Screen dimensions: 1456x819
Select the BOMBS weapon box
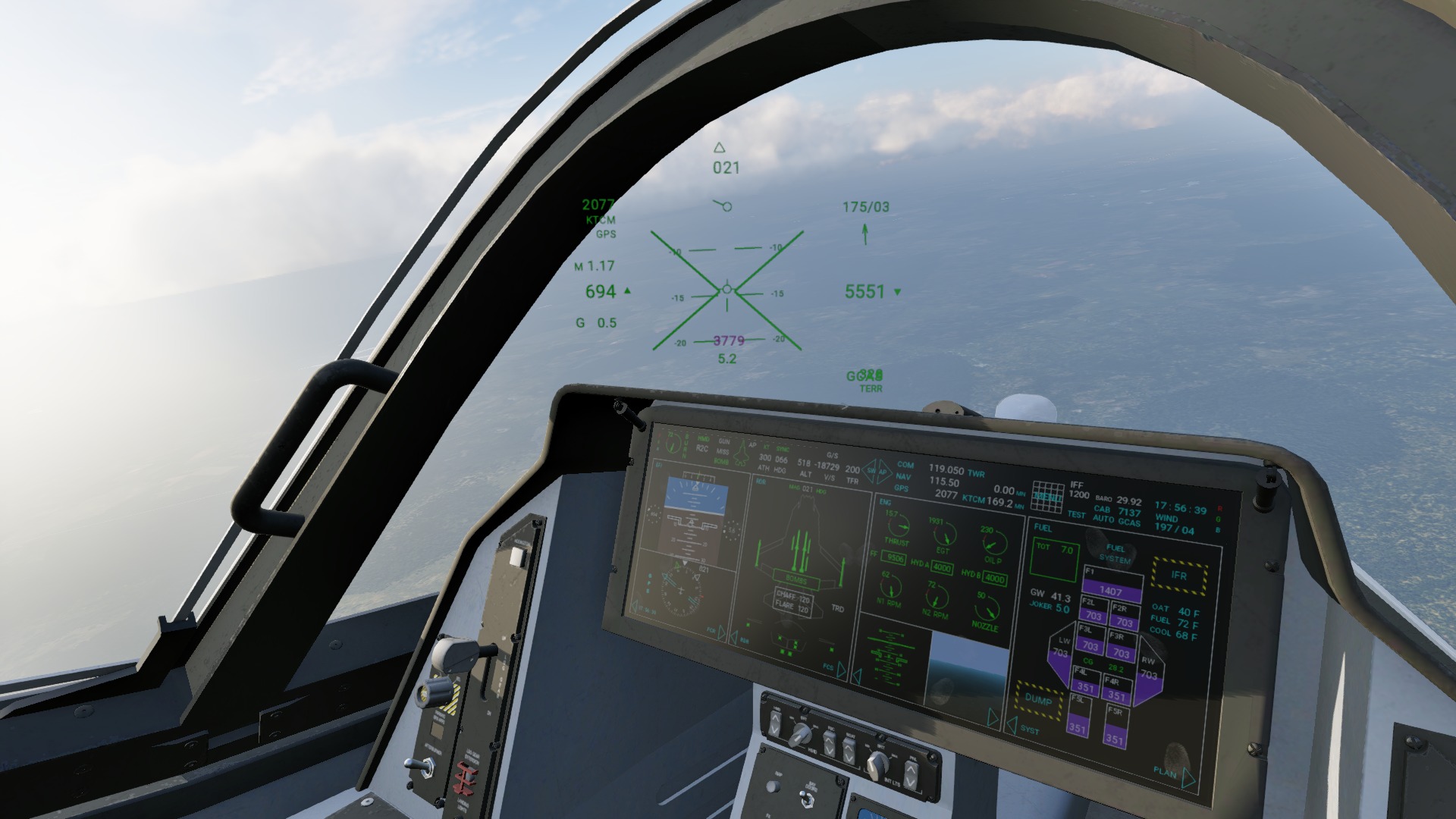click(x=795, y=579)
